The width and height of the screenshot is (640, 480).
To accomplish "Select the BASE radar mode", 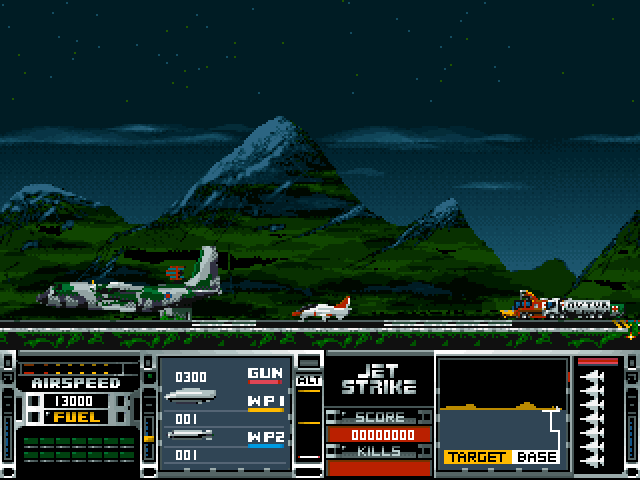I will pos(537,457).
